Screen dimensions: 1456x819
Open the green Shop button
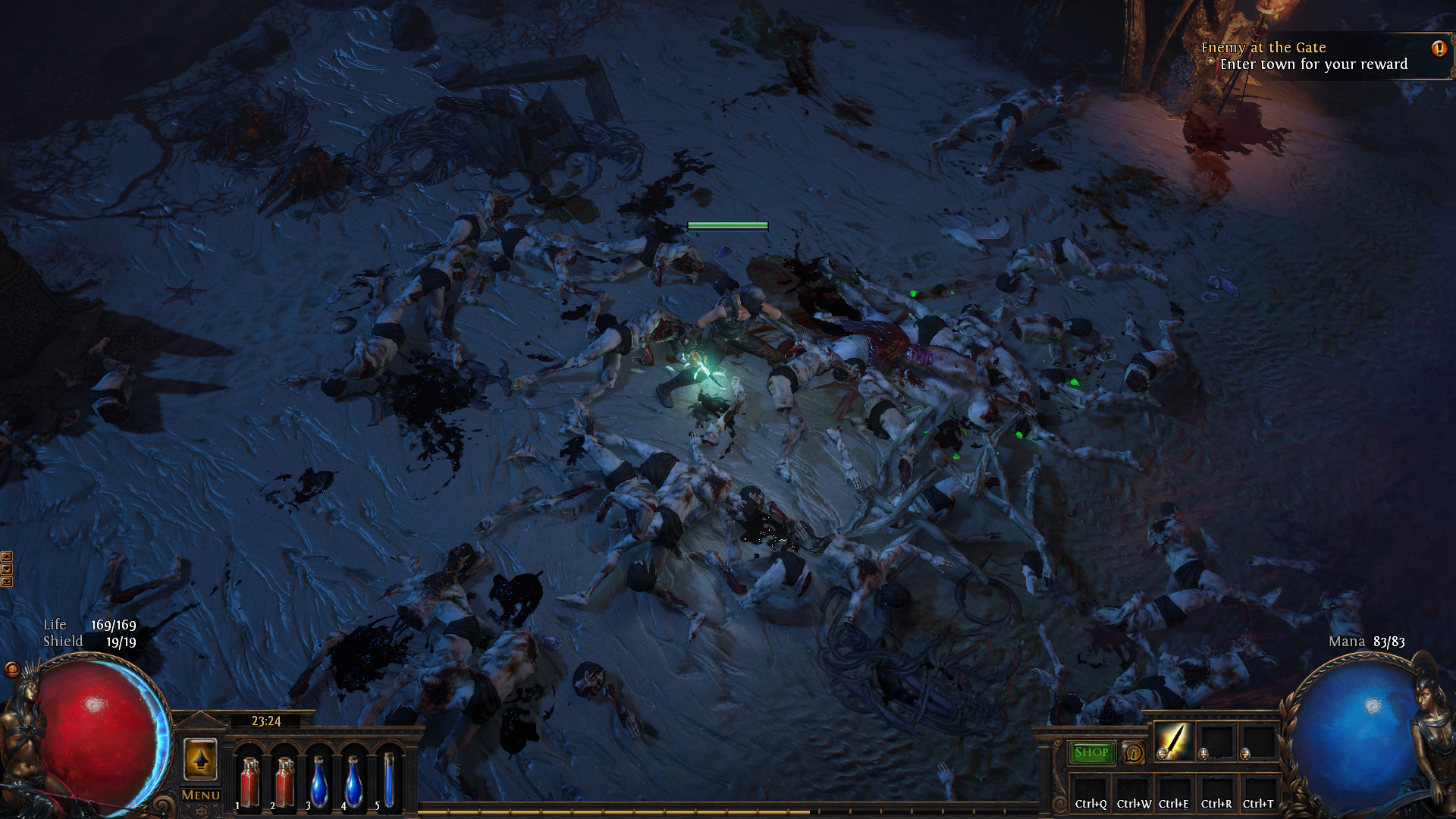click(x=1091, y=752)
